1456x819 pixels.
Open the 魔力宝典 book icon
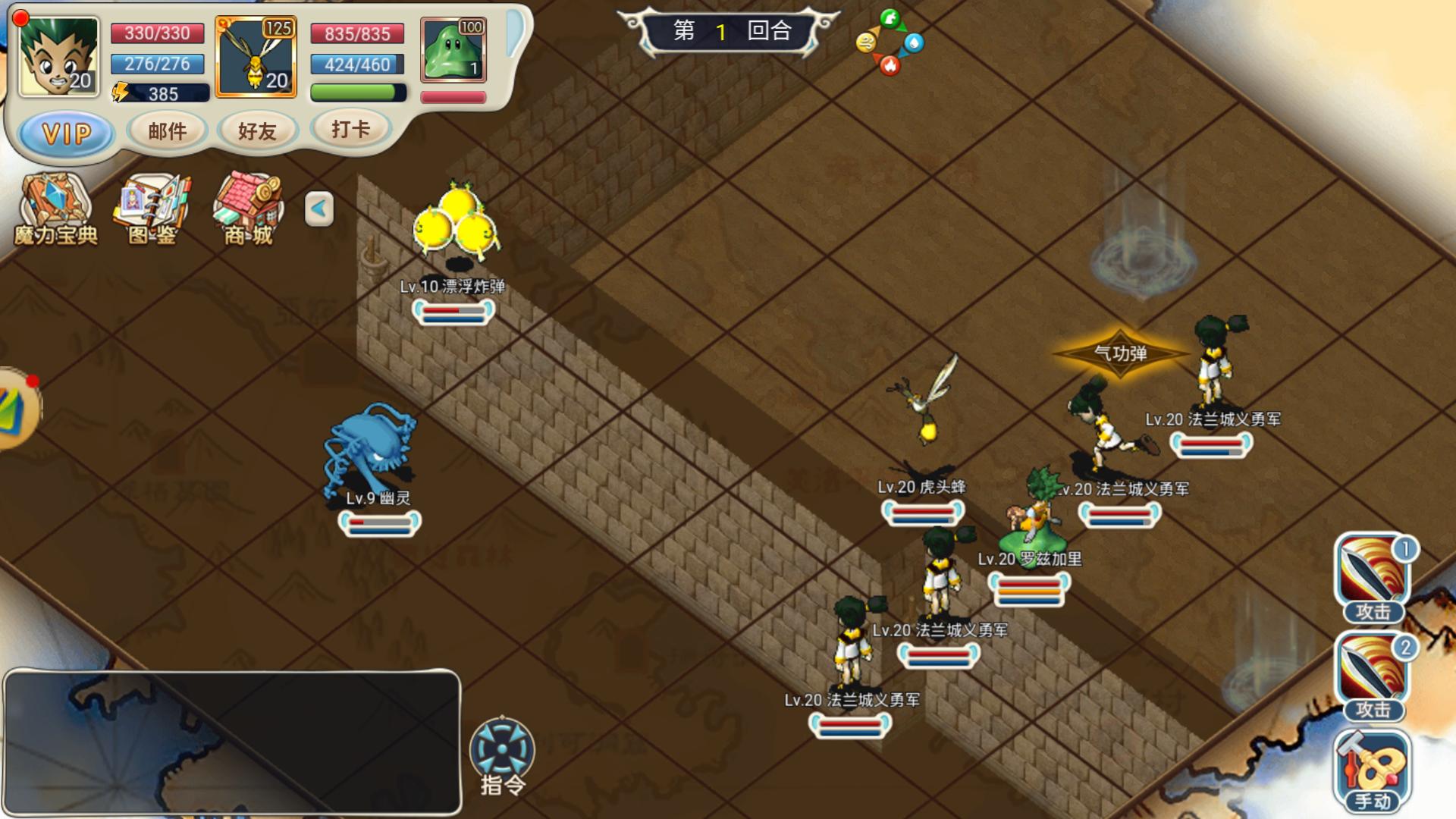[x=55, y=209]
